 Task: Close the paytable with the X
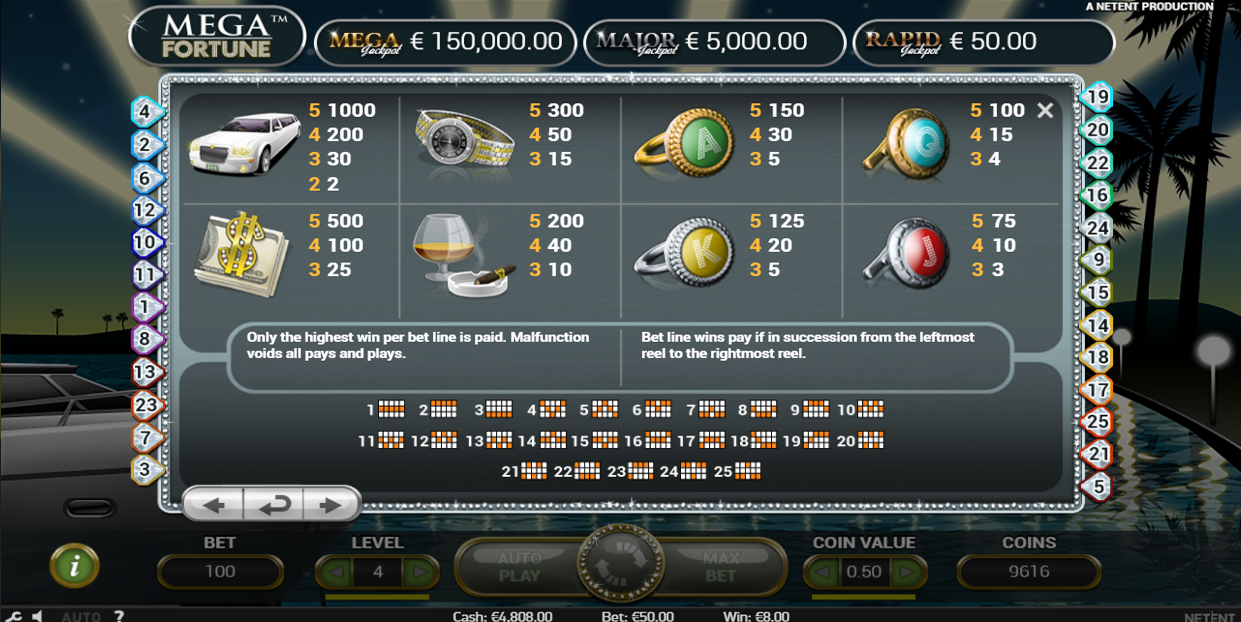pos(1045,111)
